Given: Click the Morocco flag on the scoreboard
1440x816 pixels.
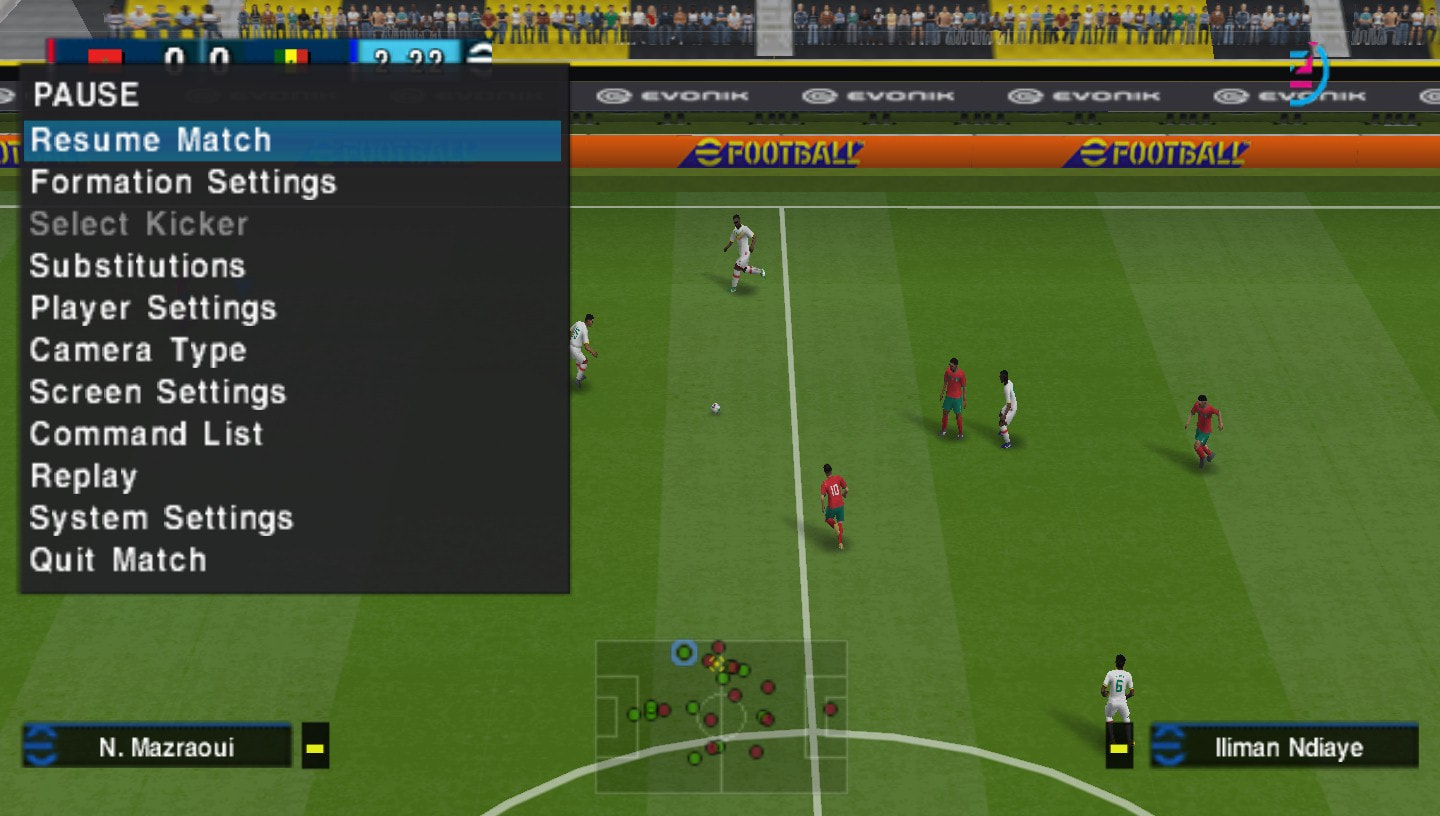Looking at the screenshot, I should coord(105,55).
